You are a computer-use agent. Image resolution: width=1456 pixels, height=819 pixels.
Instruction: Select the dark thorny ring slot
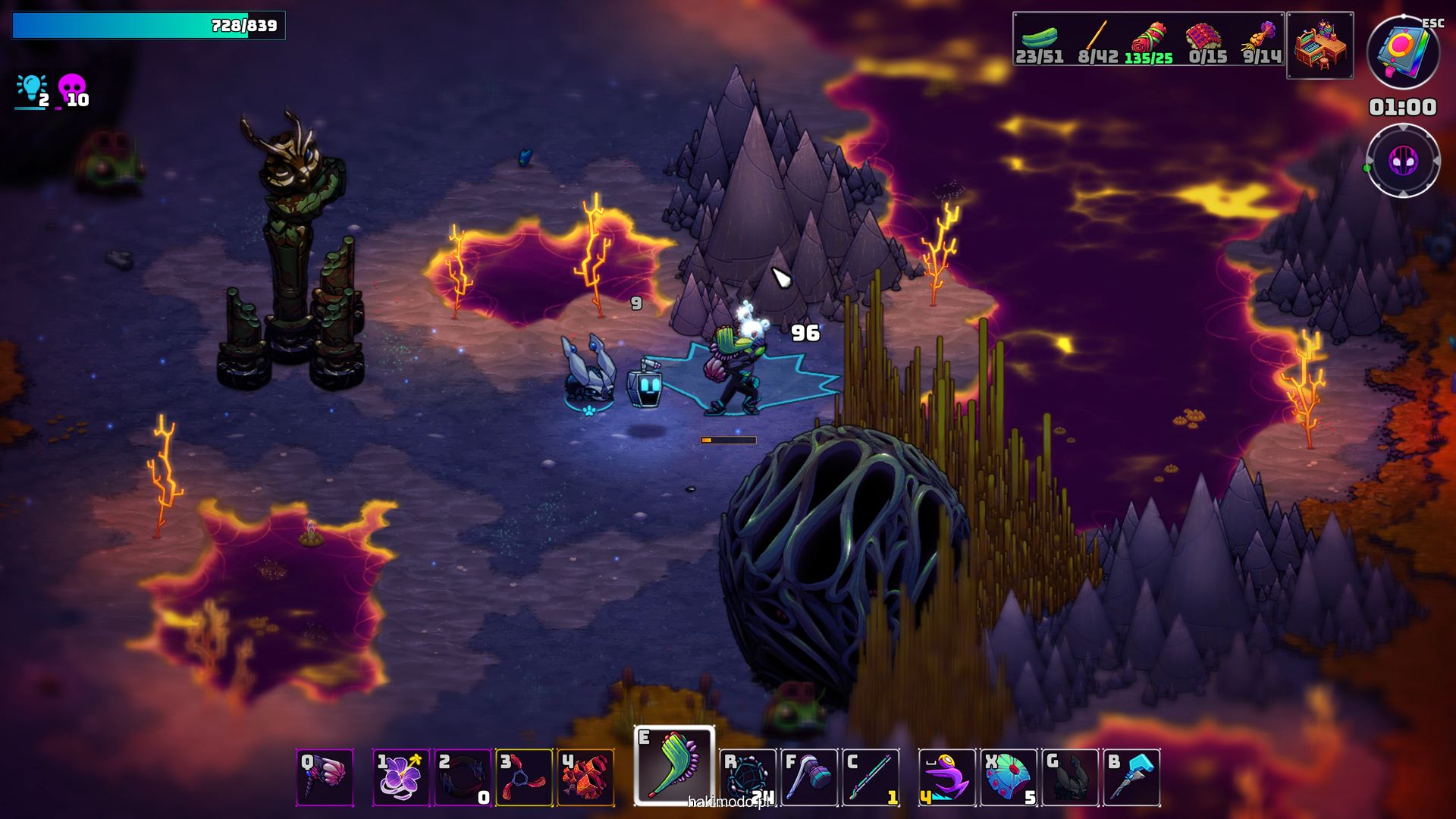(x=463, y=777)
